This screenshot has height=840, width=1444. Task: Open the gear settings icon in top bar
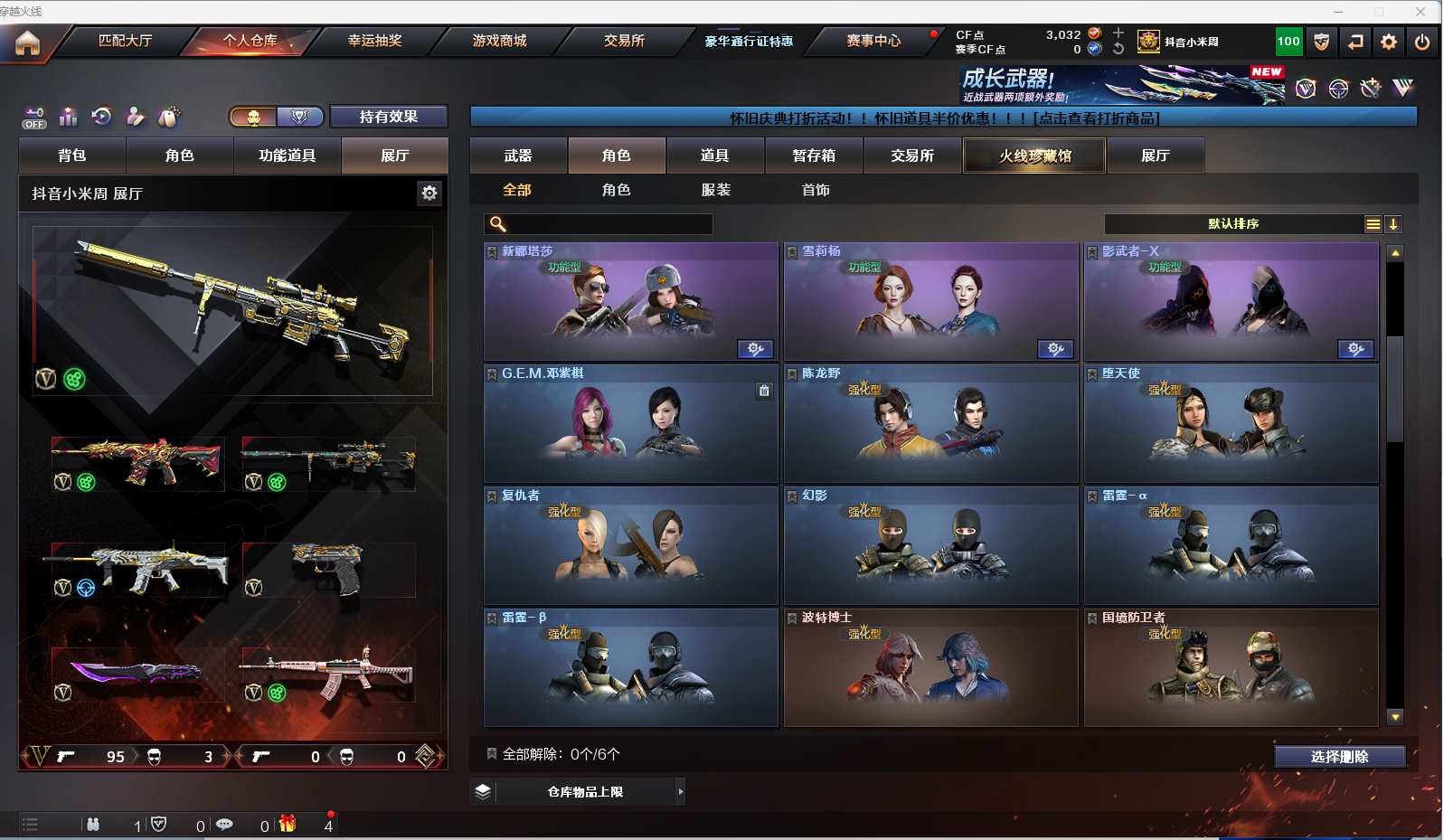pos(1389,42)
